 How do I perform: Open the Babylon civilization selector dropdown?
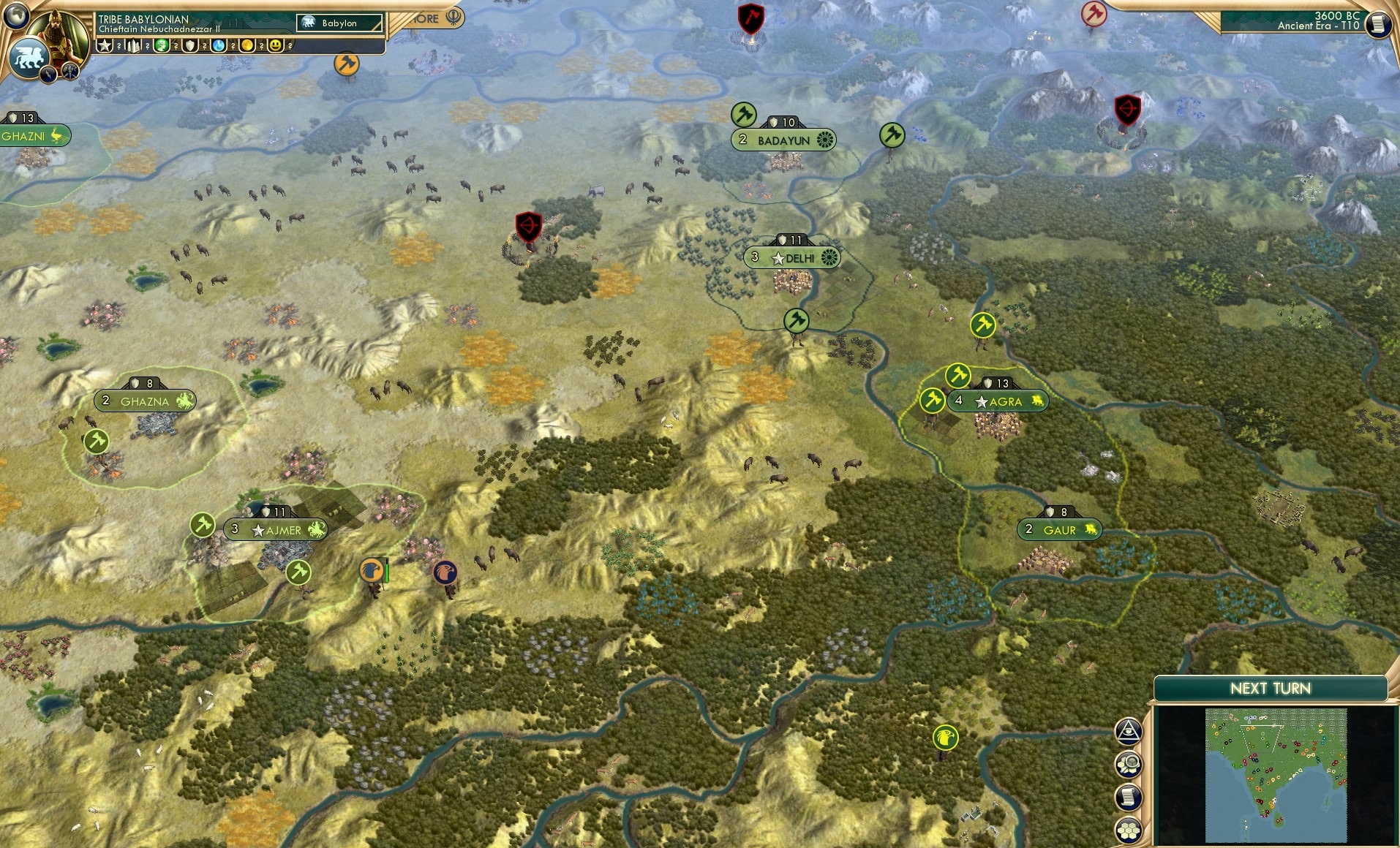point(340,23)
